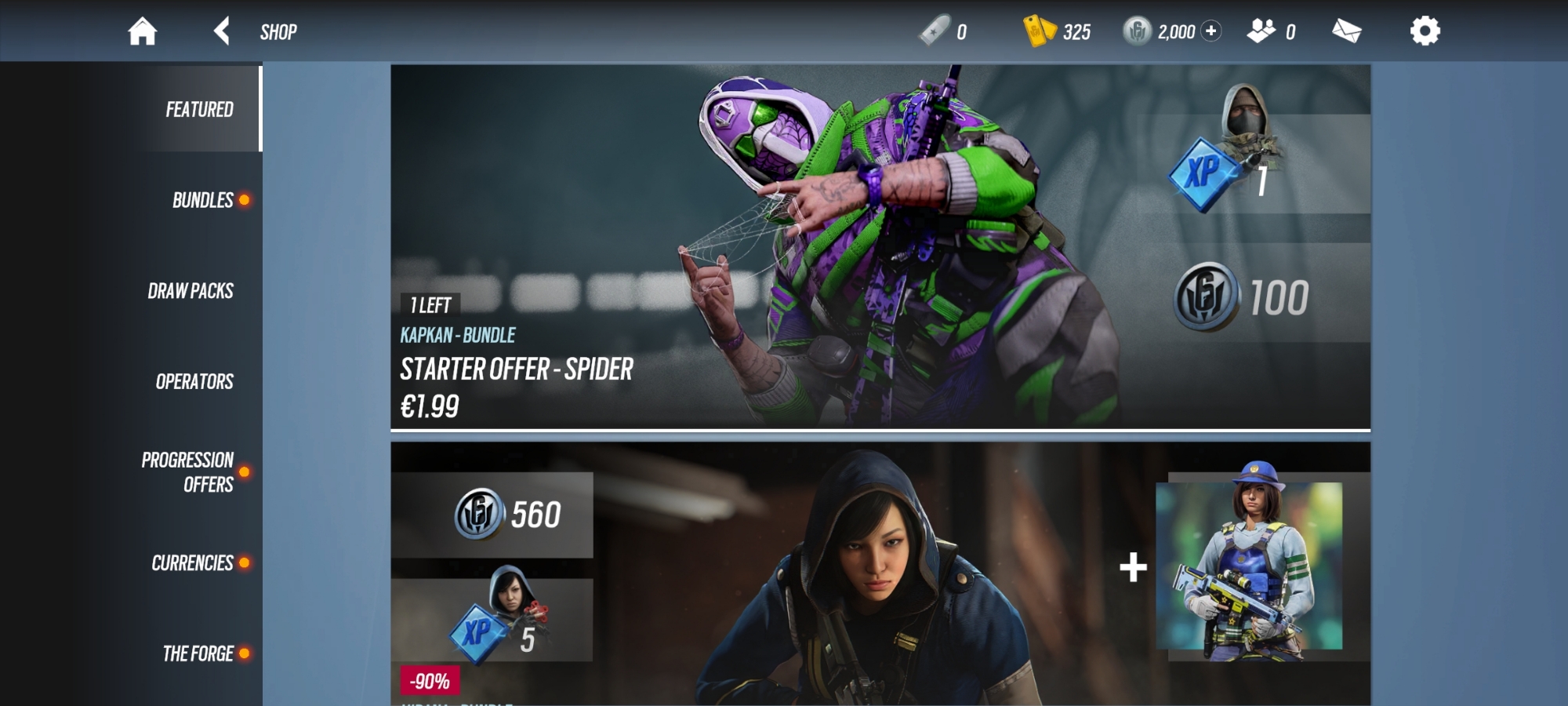Image resolution: width=1568 pixels, height=706 pixels.
Task: Click the back arrow next to Shop
Action: [222, 31]
